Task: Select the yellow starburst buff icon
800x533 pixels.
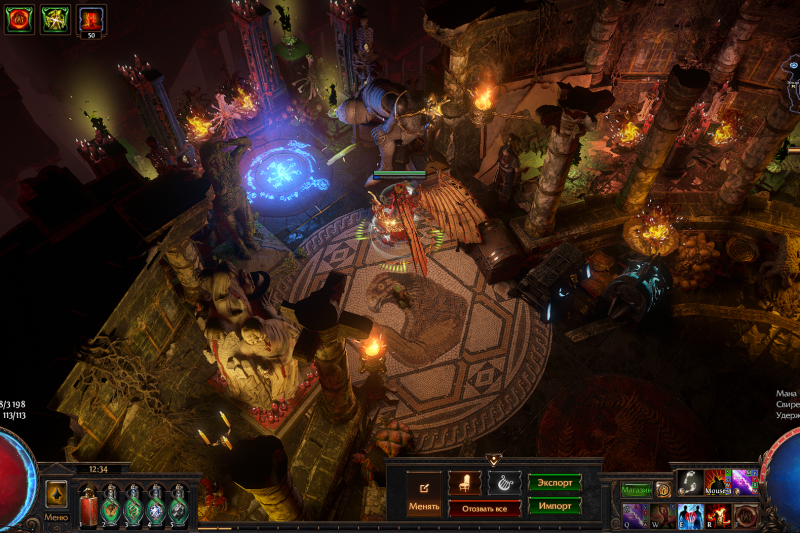Action: pos(56,19)
